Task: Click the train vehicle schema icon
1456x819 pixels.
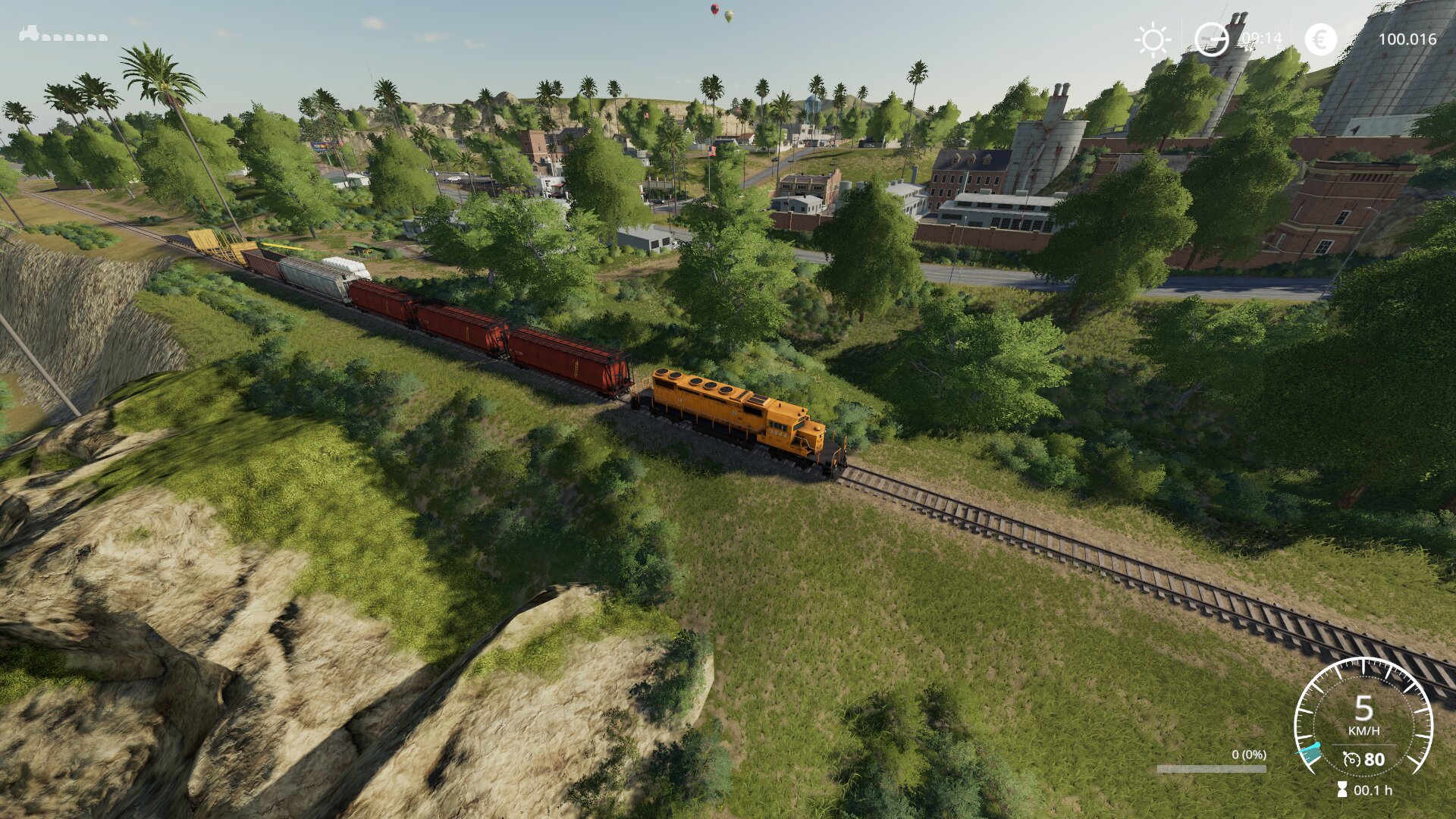Action: [62, 34]
